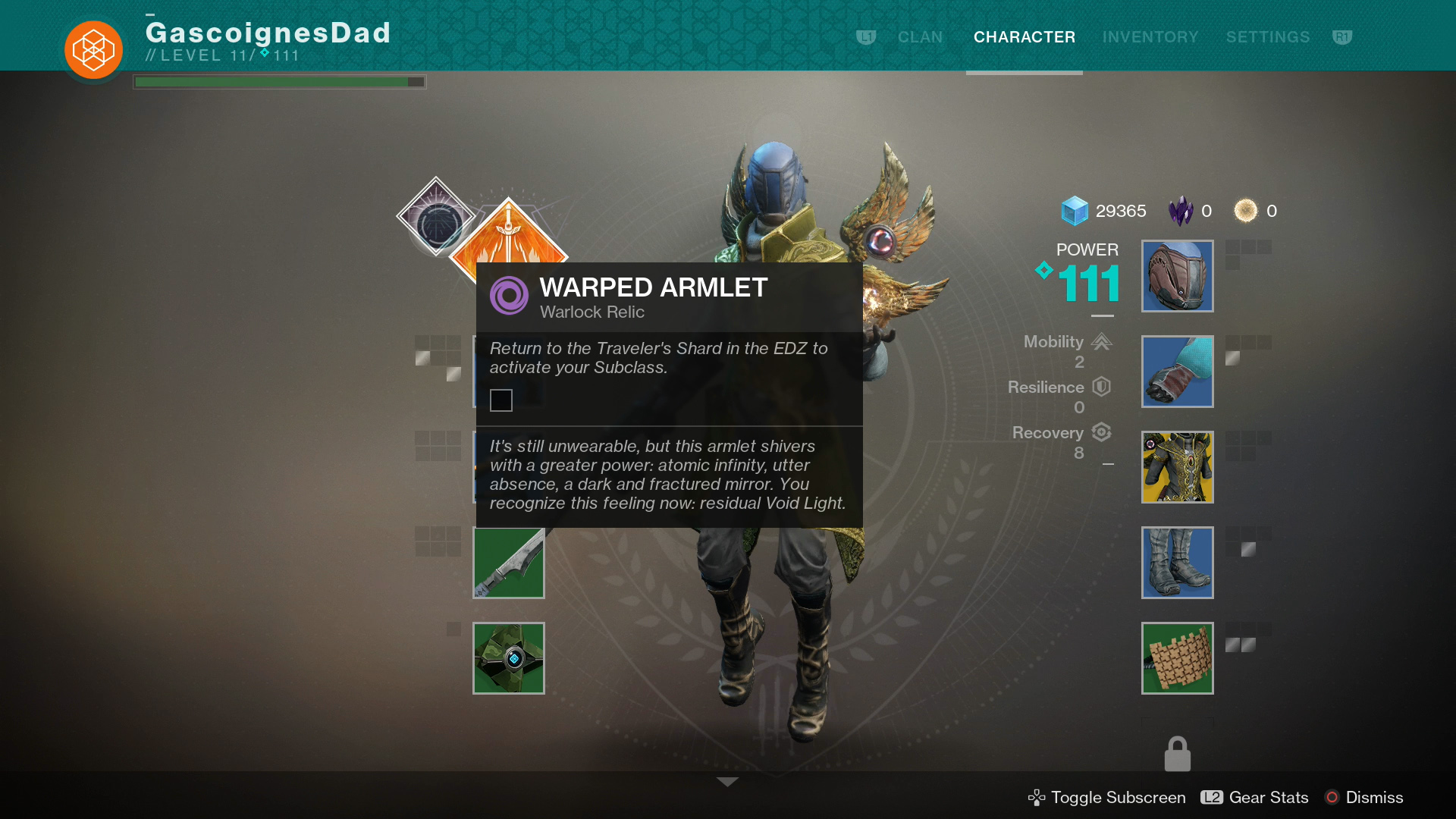The image size is (1456, 819).
Task: Select the equipped sword weapon slot
Action: tap(508, 563)
